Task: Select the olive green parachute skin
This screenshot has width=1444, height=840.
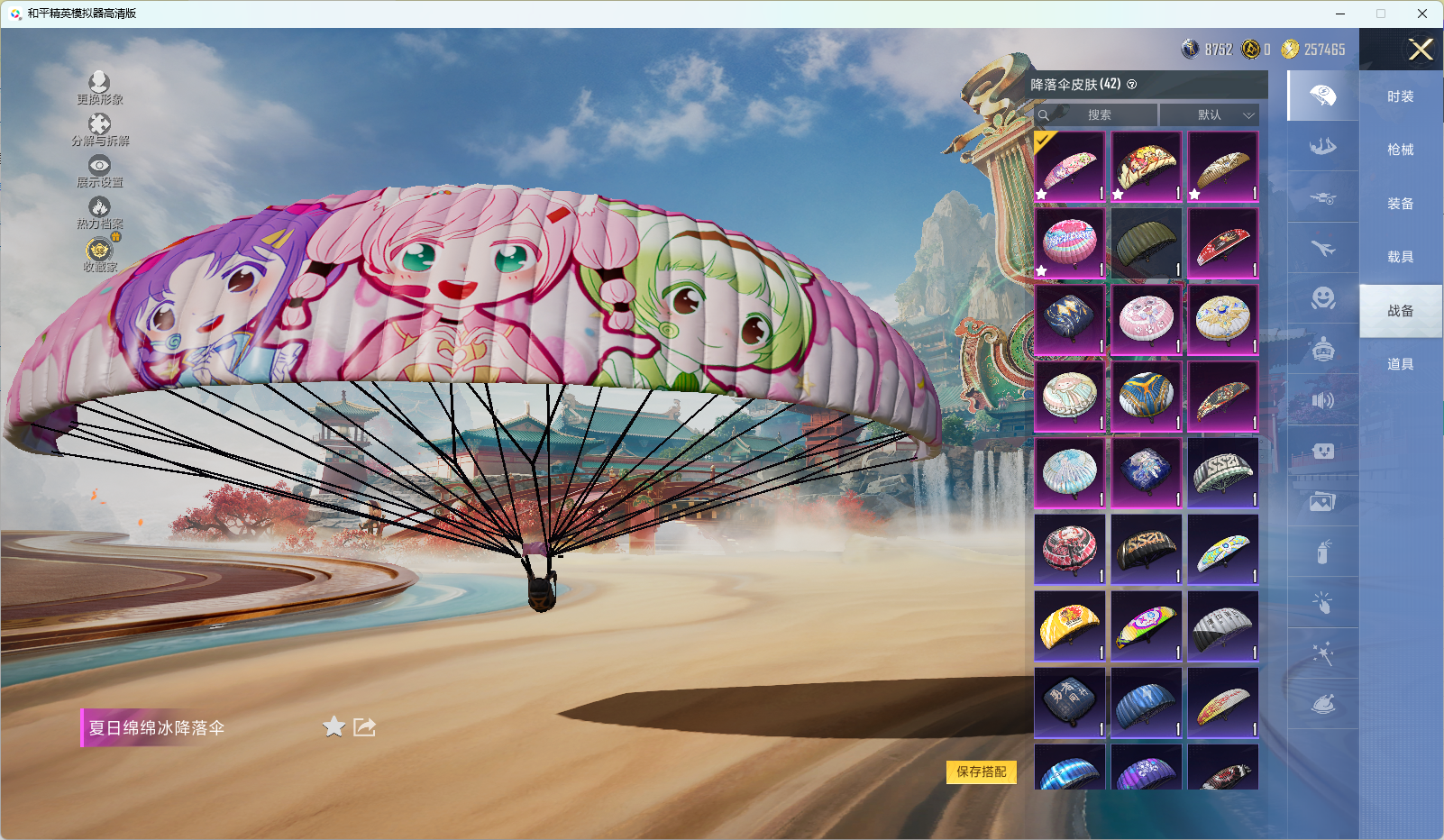Action: click(x=1146, y=243)
